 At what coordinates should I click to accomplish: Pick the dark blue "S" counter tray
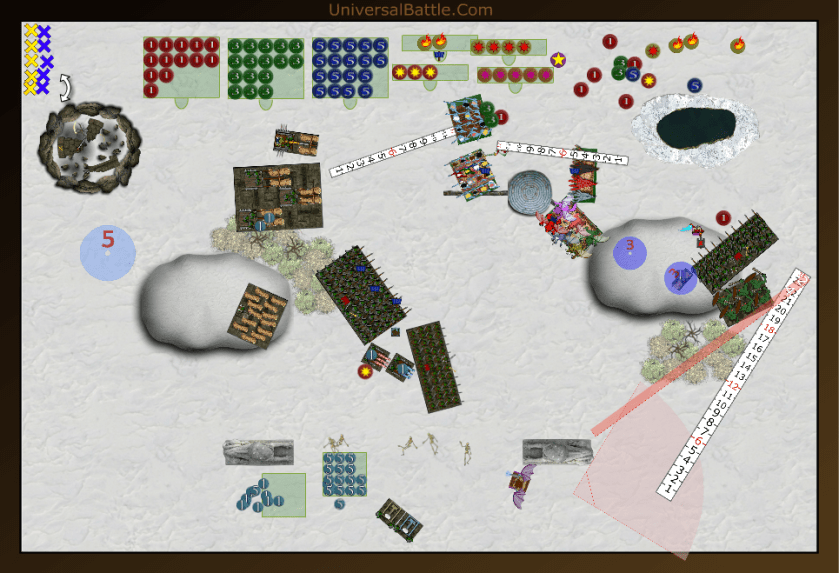(x=349, y=68)
